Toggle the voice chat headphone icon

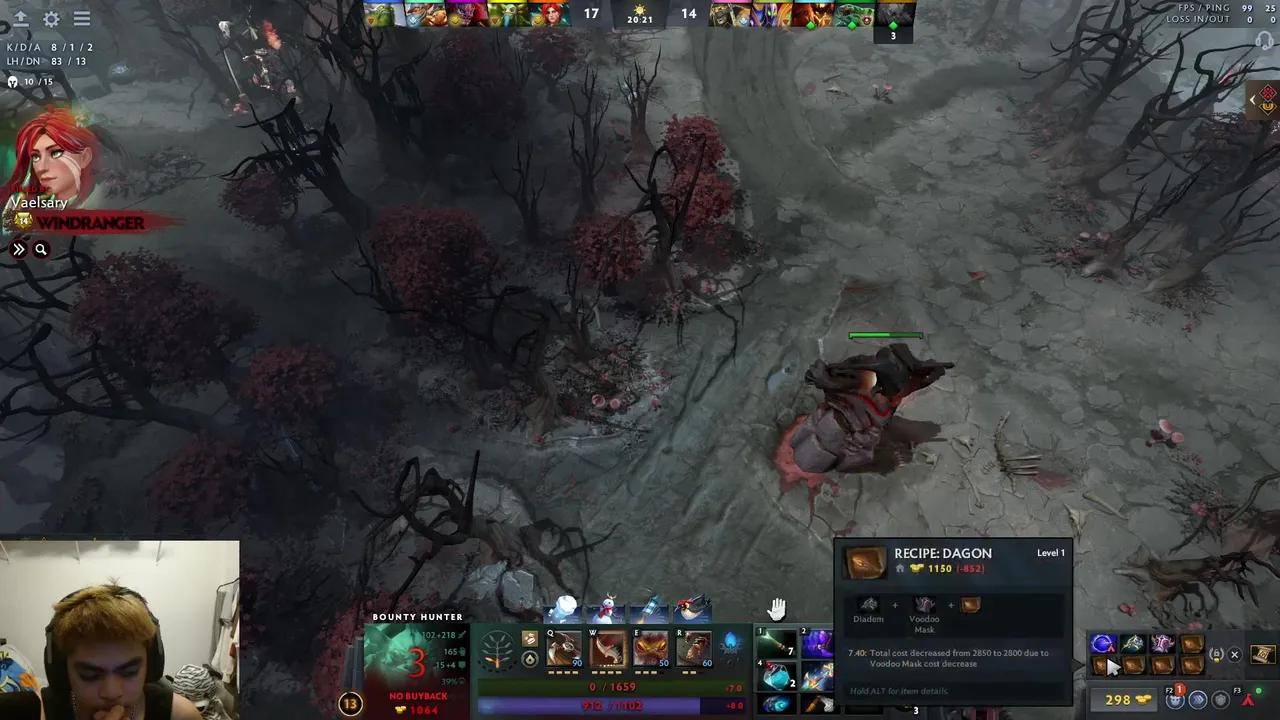click(x=1263, y=42)
